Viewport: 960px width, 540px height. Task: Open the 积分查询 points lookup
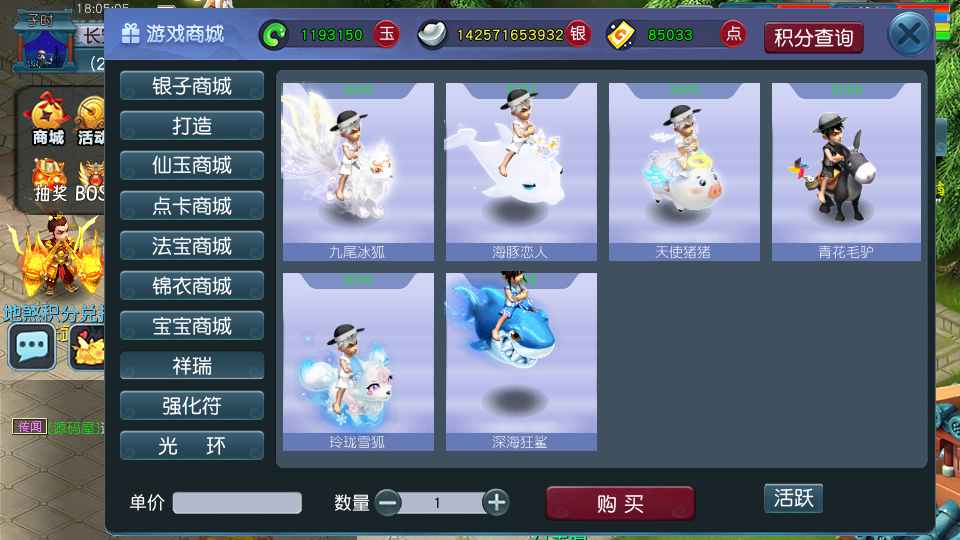813,37
